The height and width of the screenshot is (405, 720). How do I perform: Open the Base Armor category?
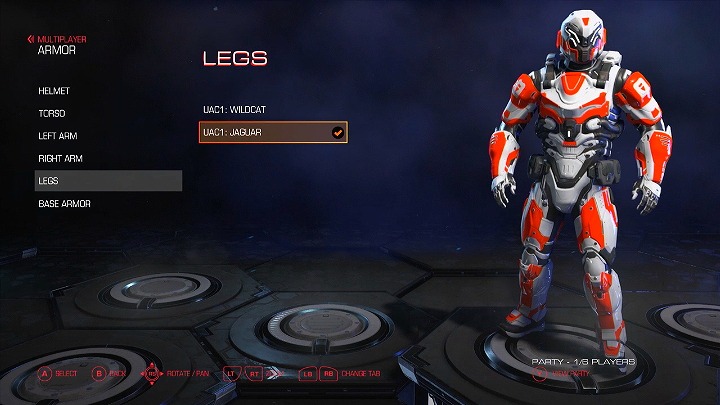pyautogui.click(x=64, y=204)
